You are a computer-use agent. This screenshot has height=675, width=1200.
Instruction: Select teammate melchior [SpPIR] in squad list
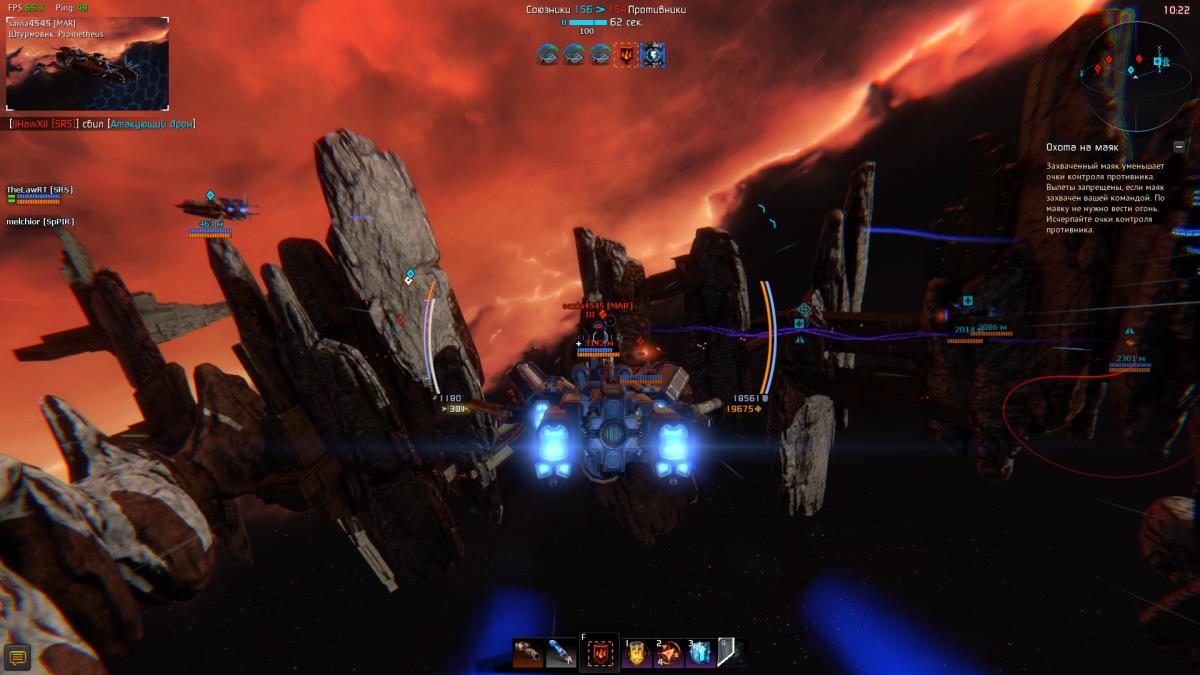[x=40, y=221]
